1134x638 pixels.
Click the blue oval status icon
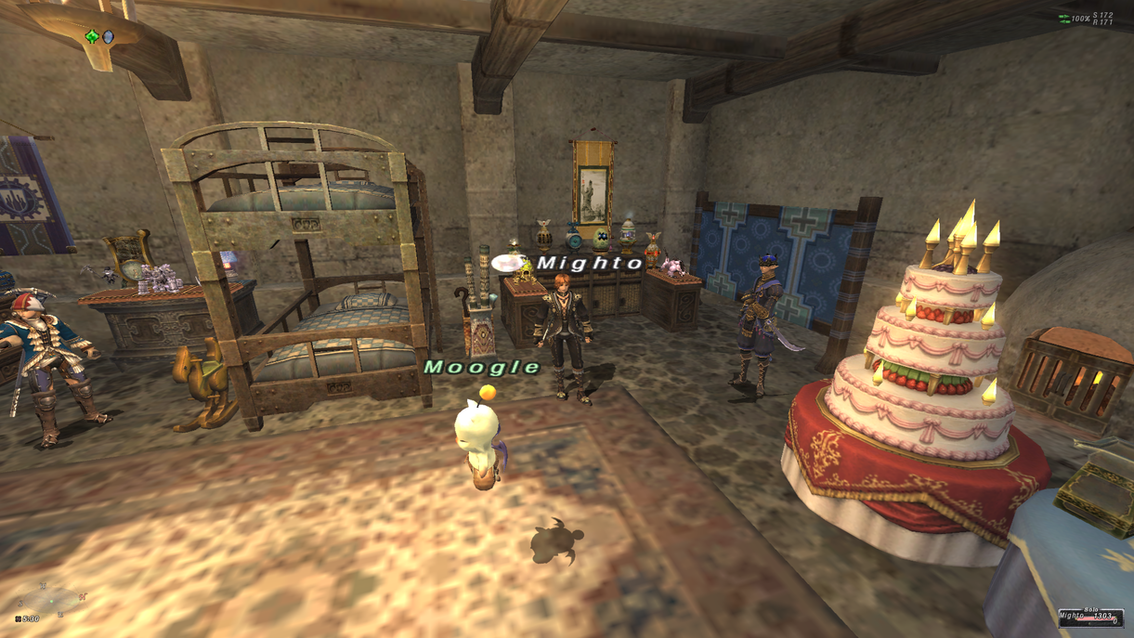pos(108,37)
